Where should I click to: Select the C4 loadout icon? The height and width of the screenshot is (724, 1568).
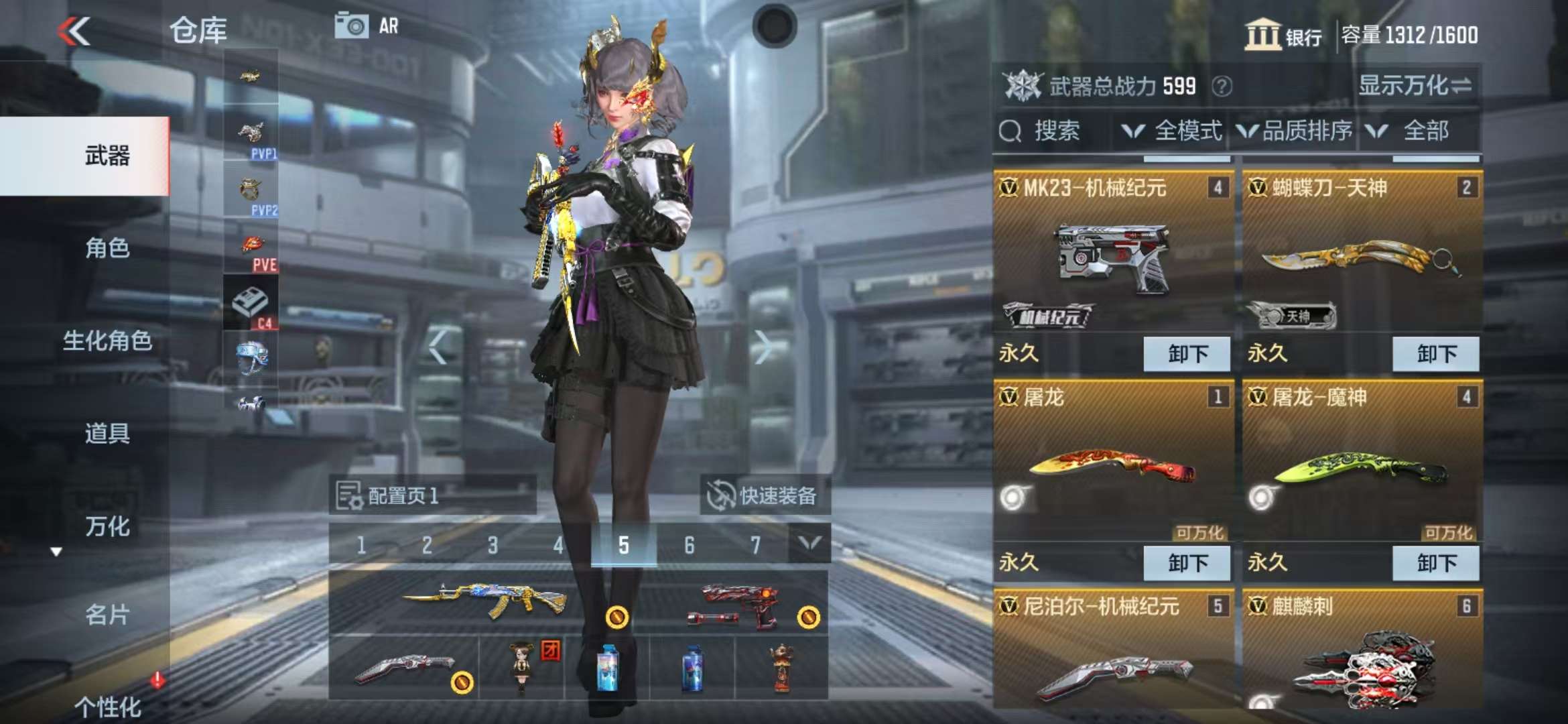click(x=251, y=305)
